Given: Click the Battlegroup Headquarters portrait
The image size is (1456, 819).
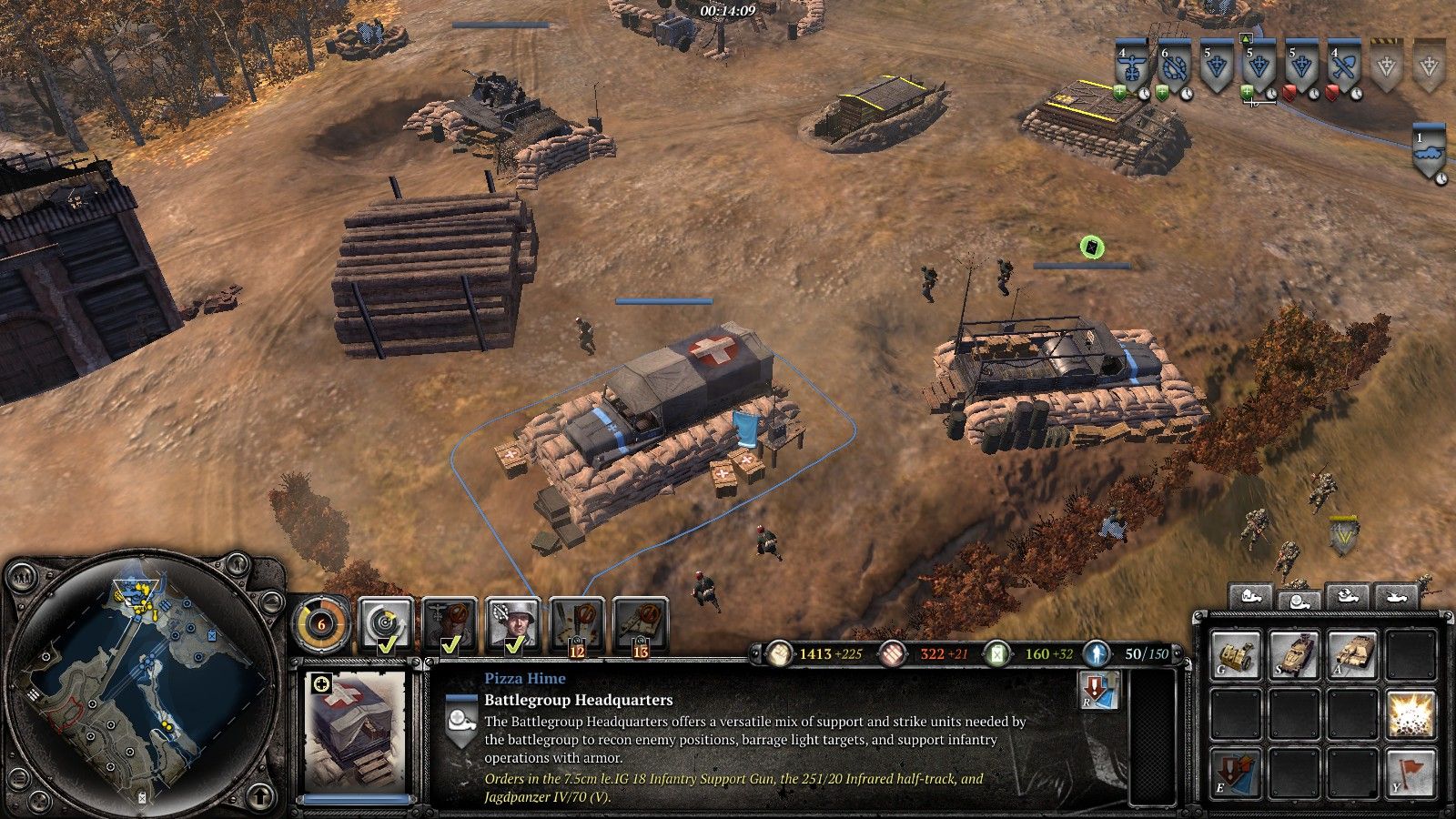Looking at the screenshot, I should (x=356, y=731).
